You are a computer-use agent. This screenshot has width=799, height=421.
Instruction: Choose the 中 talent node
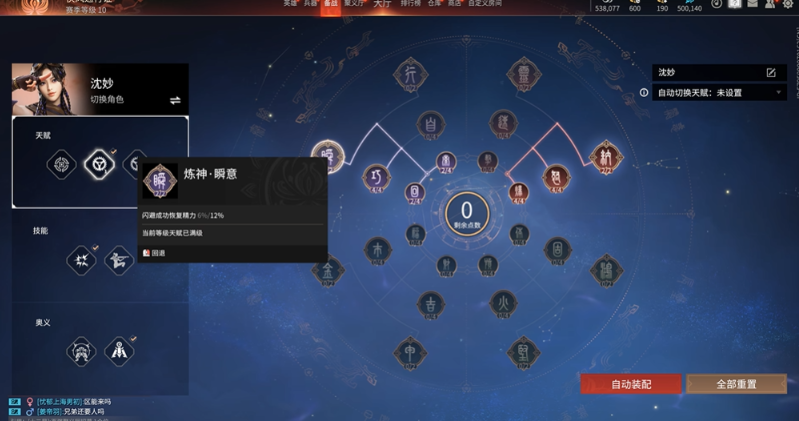[x=409, y=350]
